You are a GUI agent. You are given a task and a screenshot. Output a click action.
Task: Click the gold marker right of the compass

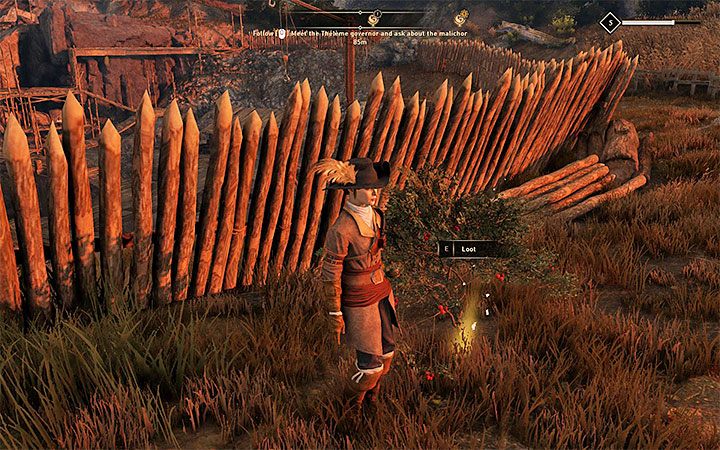(x=461, y=18)
